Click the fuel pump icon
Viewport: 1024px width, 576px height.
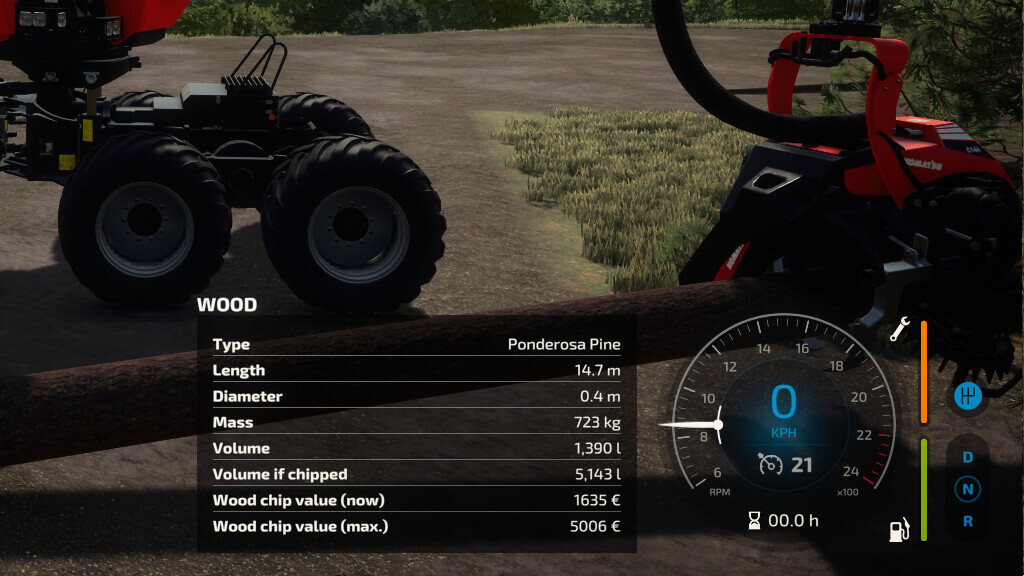(x=899, y=529)
